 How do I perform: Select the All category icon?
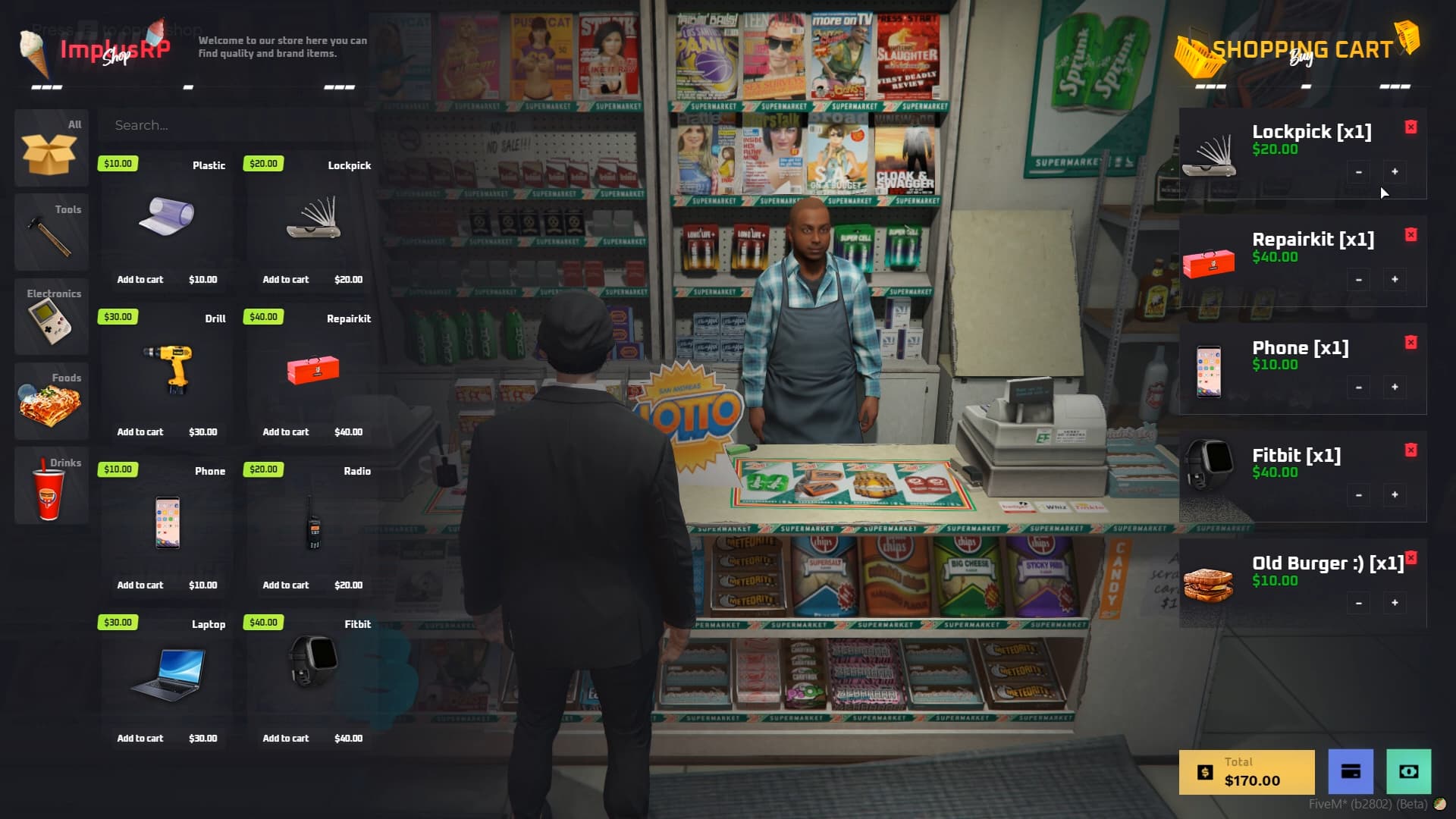click(51, 149)
